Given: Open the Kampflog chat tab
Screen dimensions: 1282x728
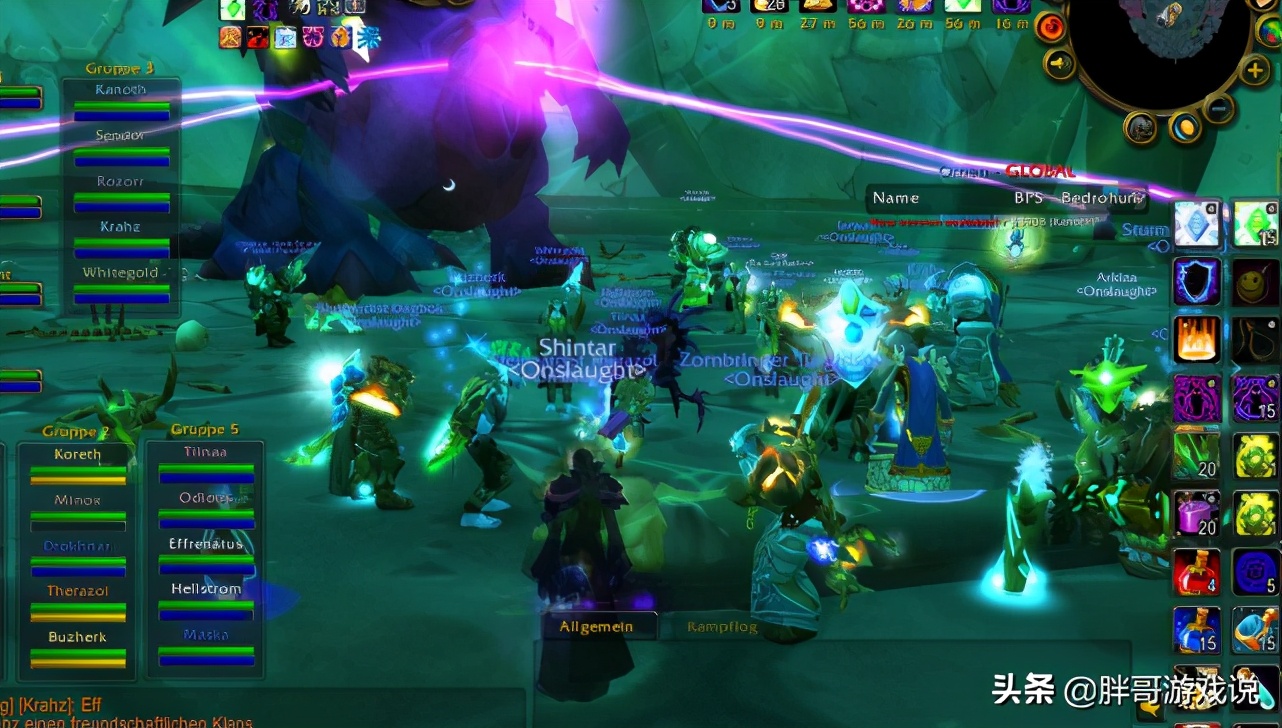Looking at the screenshot, I should [722, 627].
